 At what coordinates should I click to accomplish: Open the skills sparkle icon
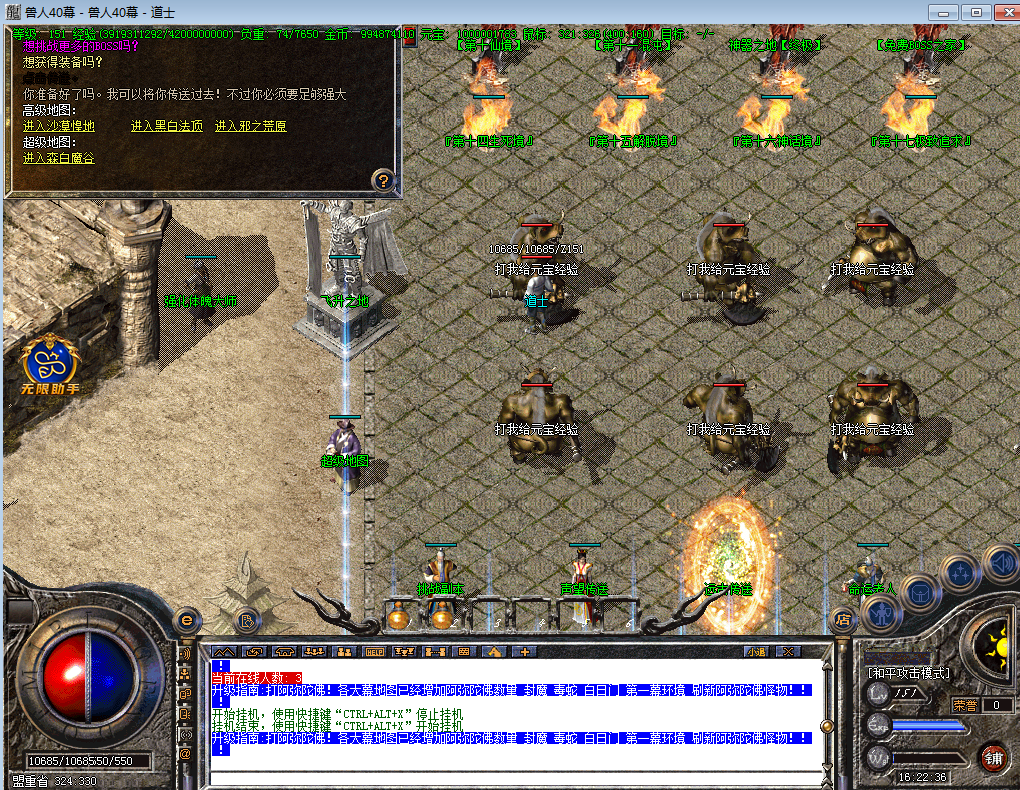(961, 574)
